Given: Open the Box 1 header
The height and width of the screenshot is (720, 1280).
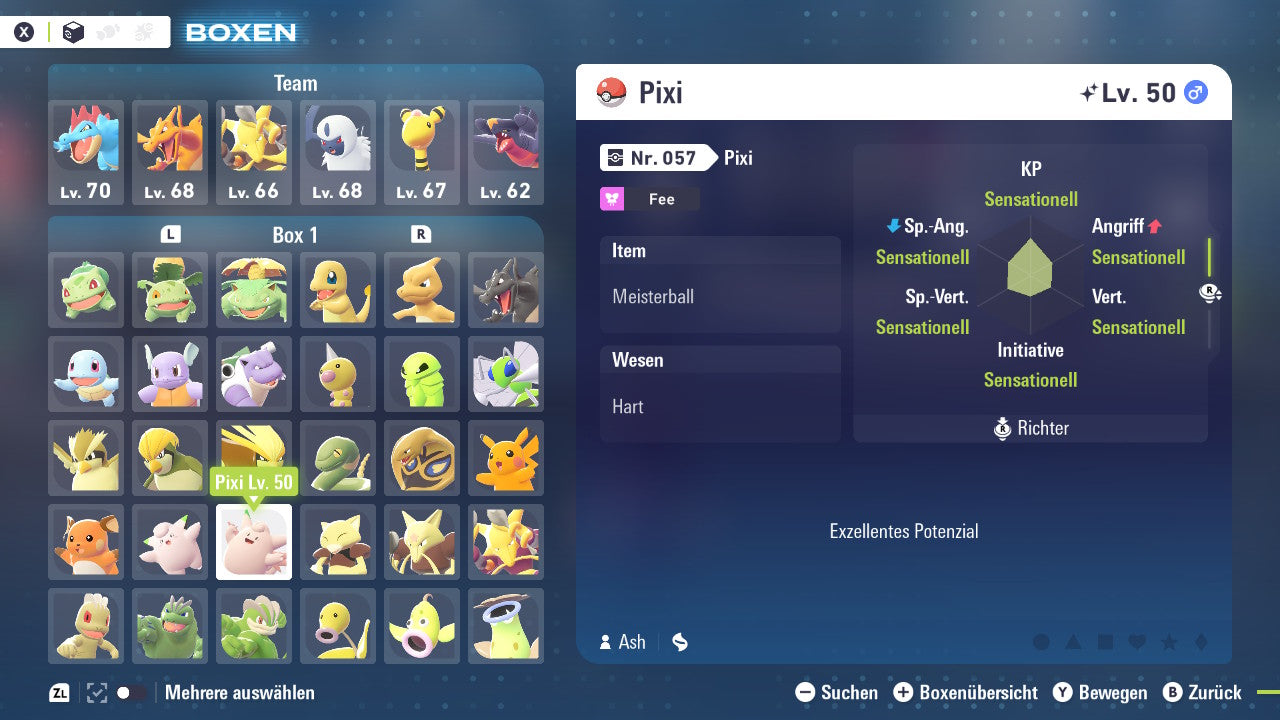Looking at the screenshot, I should pos(295,234).
